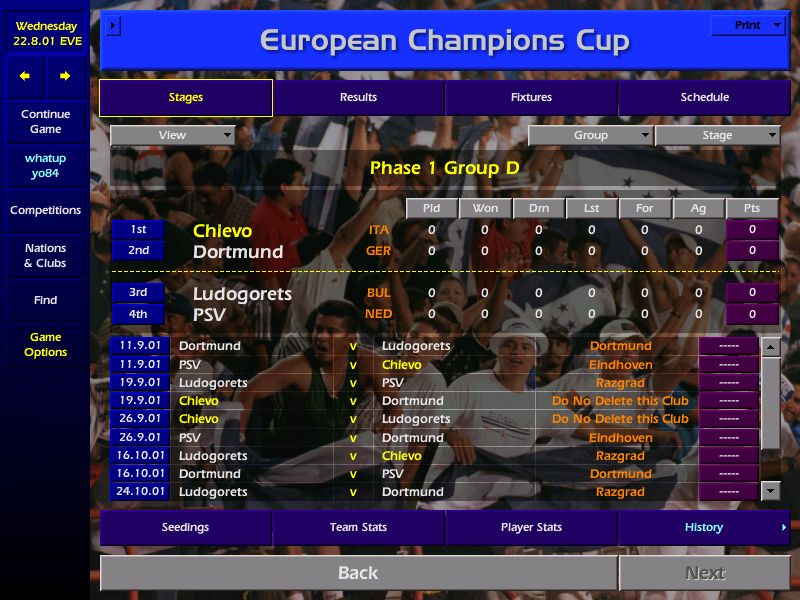Open the View dropdown
Viewport: 800px width, 600px height.
(172, 135)
